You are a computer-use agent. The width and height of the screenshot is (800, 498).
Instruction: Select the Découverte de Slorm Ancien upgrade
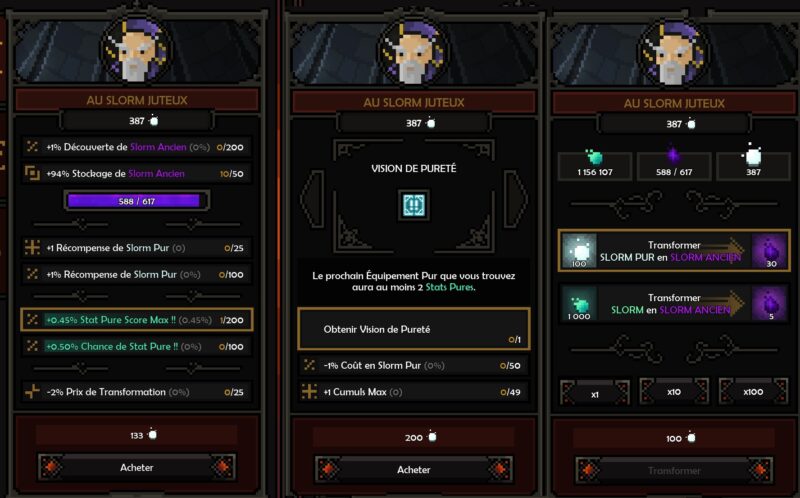(x=136, y=147)
